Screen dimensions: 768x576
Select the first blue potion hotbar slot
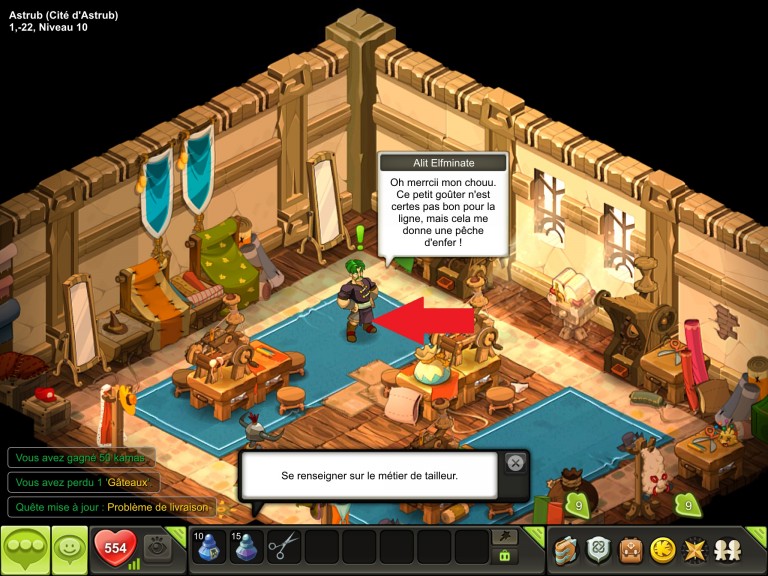(208, 547)
